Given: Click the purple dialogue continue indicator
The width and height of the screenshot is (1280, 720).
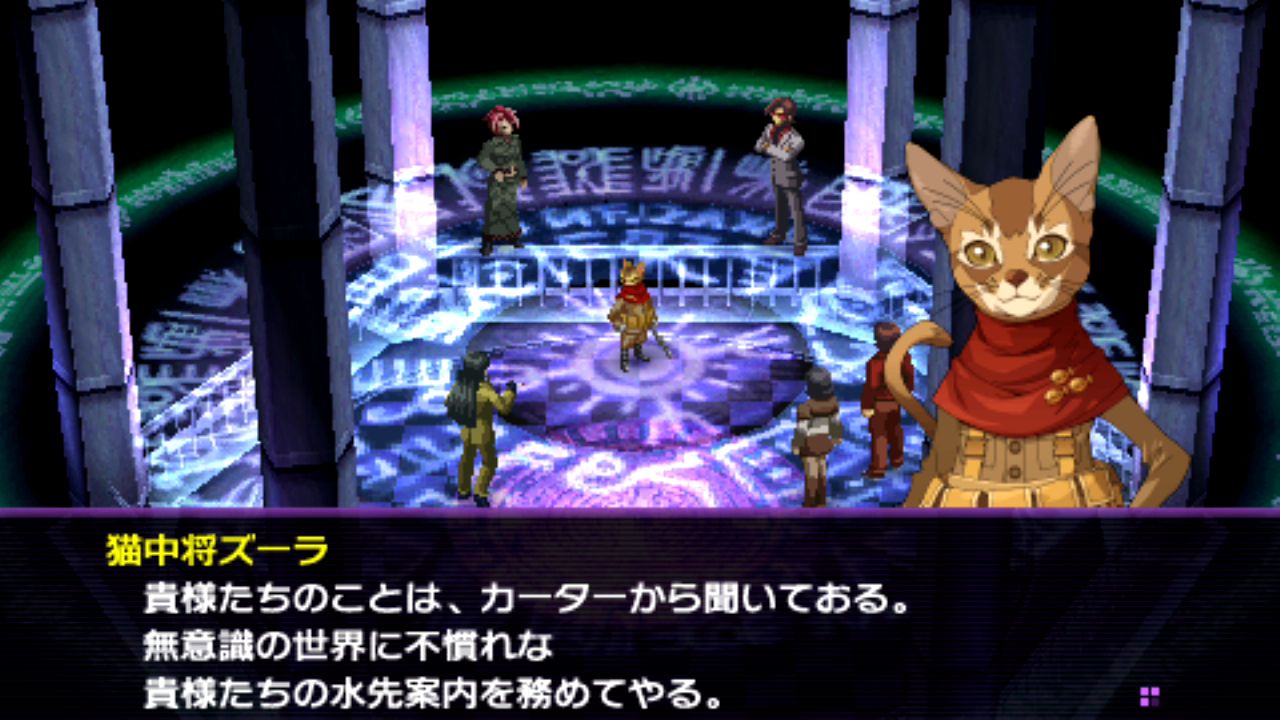Looking at the screenshot, I should [x=1149, y=696].
